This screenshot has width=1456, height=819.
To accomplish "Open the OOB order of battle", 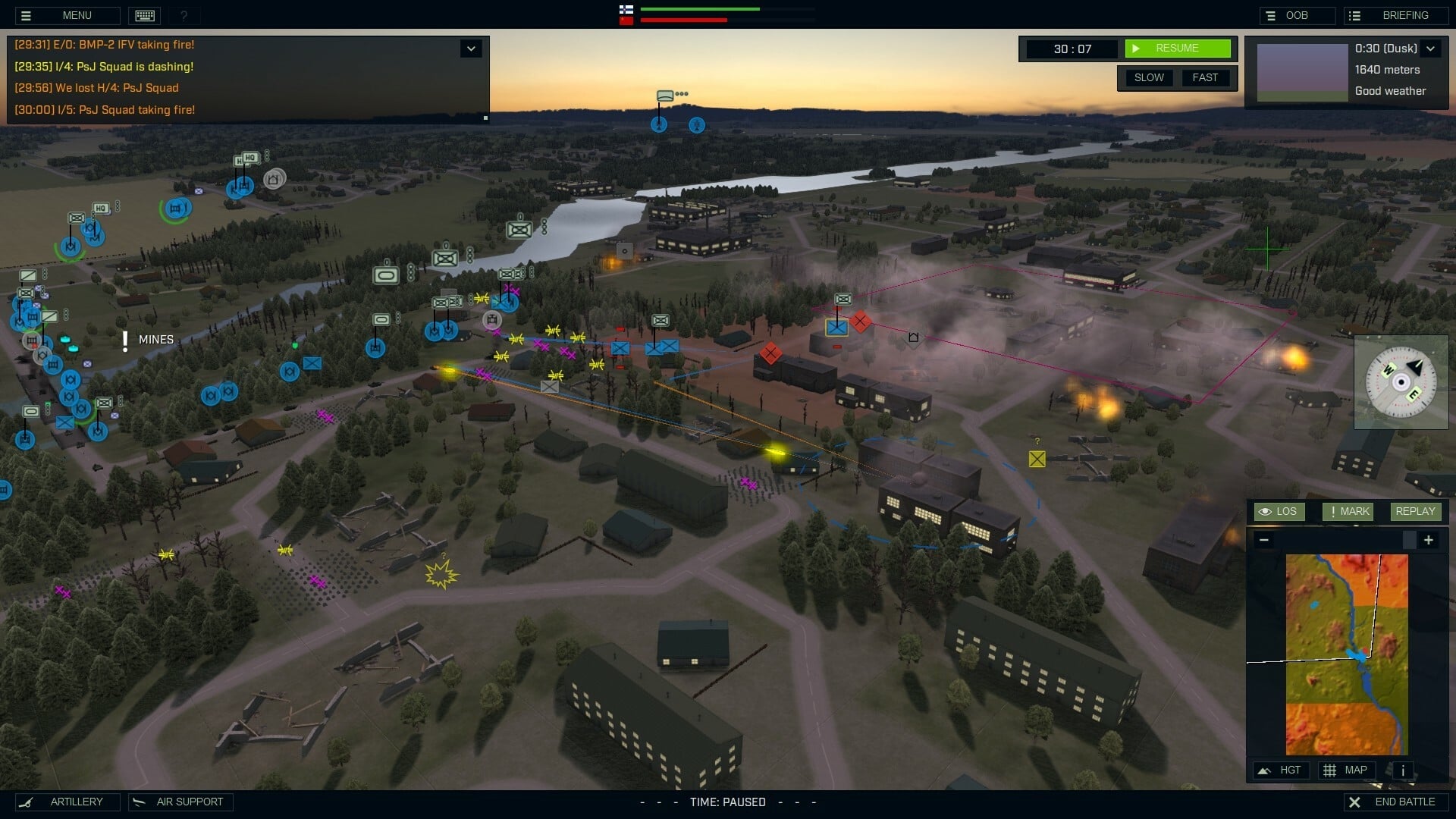I will [x=1297, y=14].
